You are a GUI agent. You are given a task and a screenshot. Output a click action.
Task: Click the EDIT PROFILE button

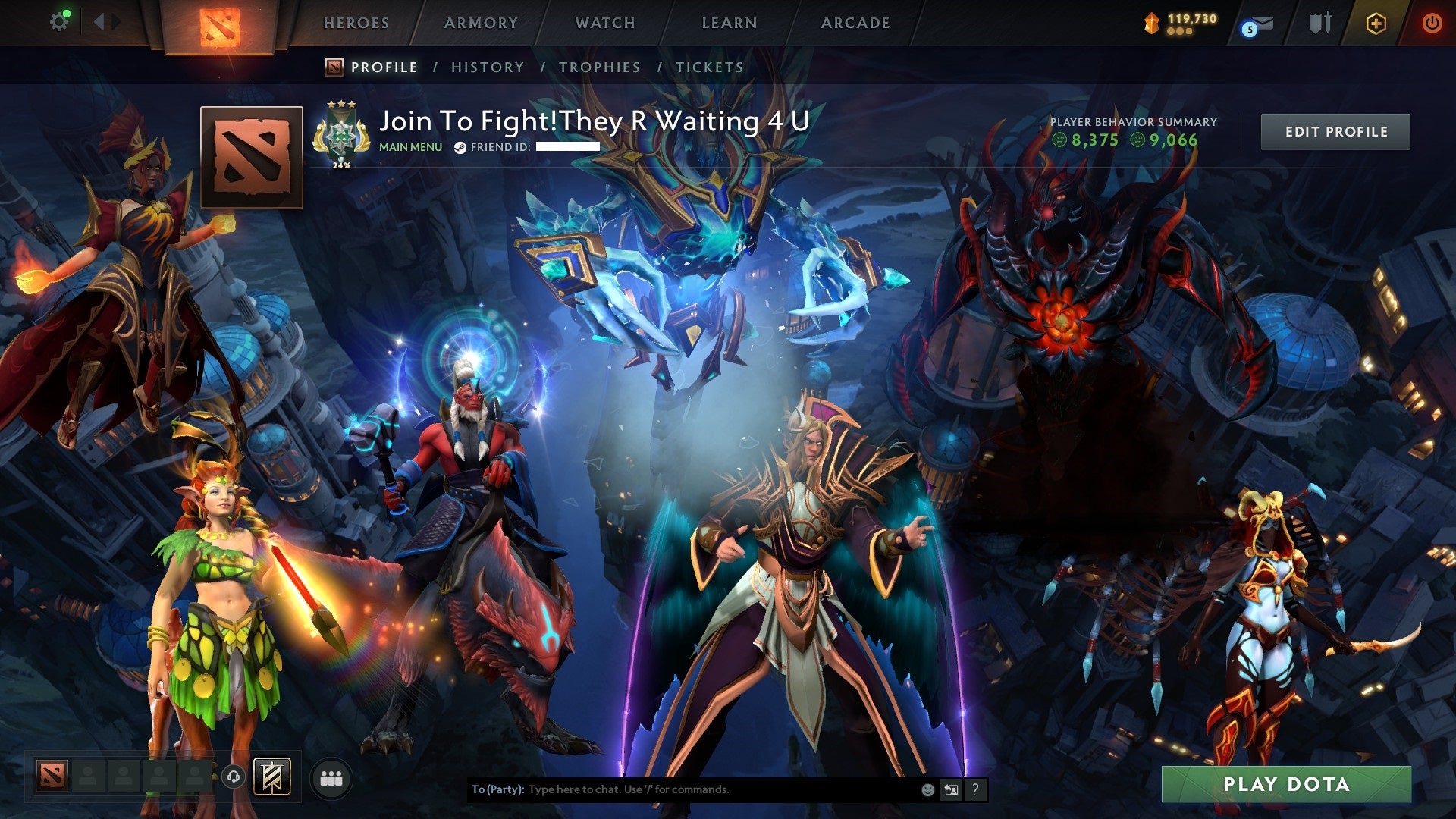point(1335,130)
